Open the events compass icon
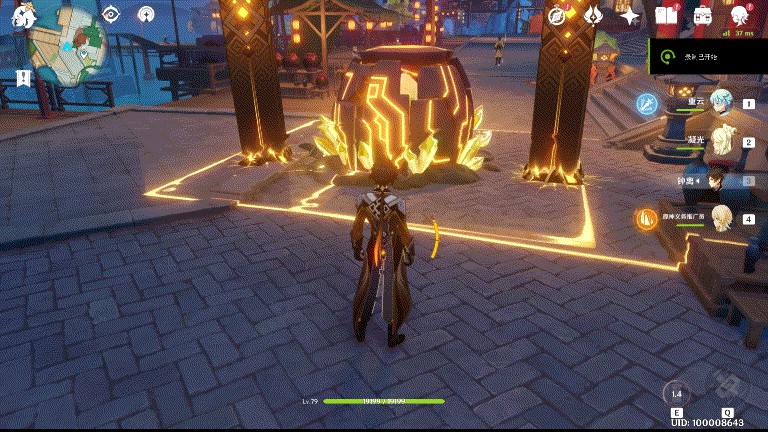Screen dimensions: 768x432 point(558,16)
